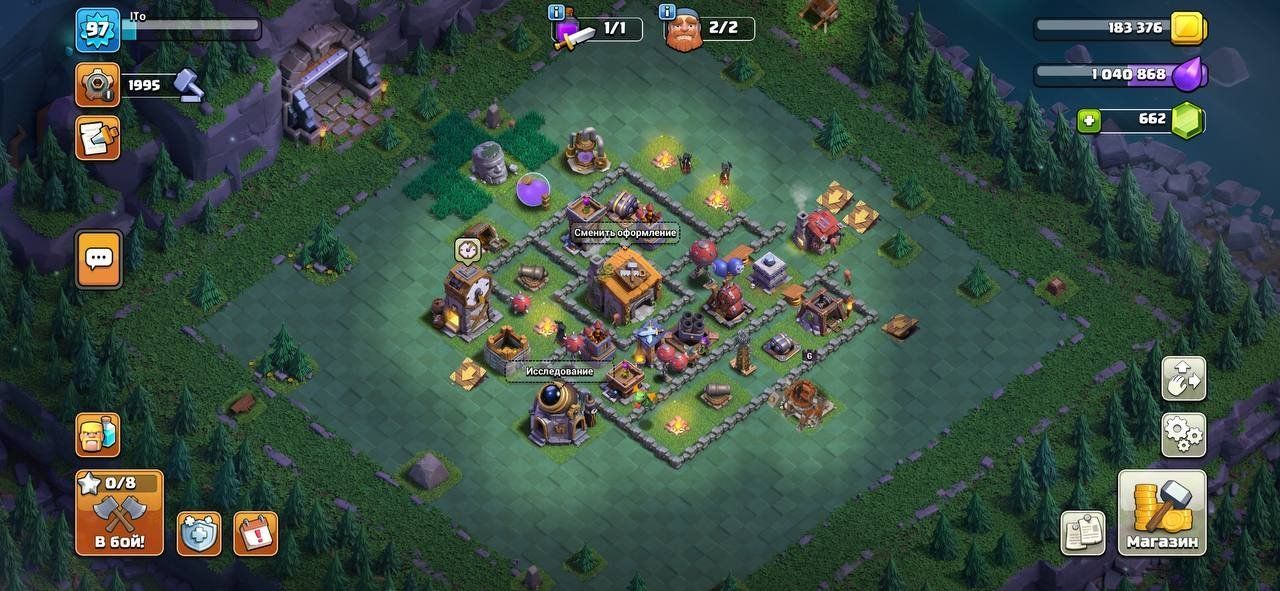Viewport: 1280px width, 591px height.
Task: Tap the hand-with-arrows edit layout button
Action: pyautogui.click(x=1183, y=379)
